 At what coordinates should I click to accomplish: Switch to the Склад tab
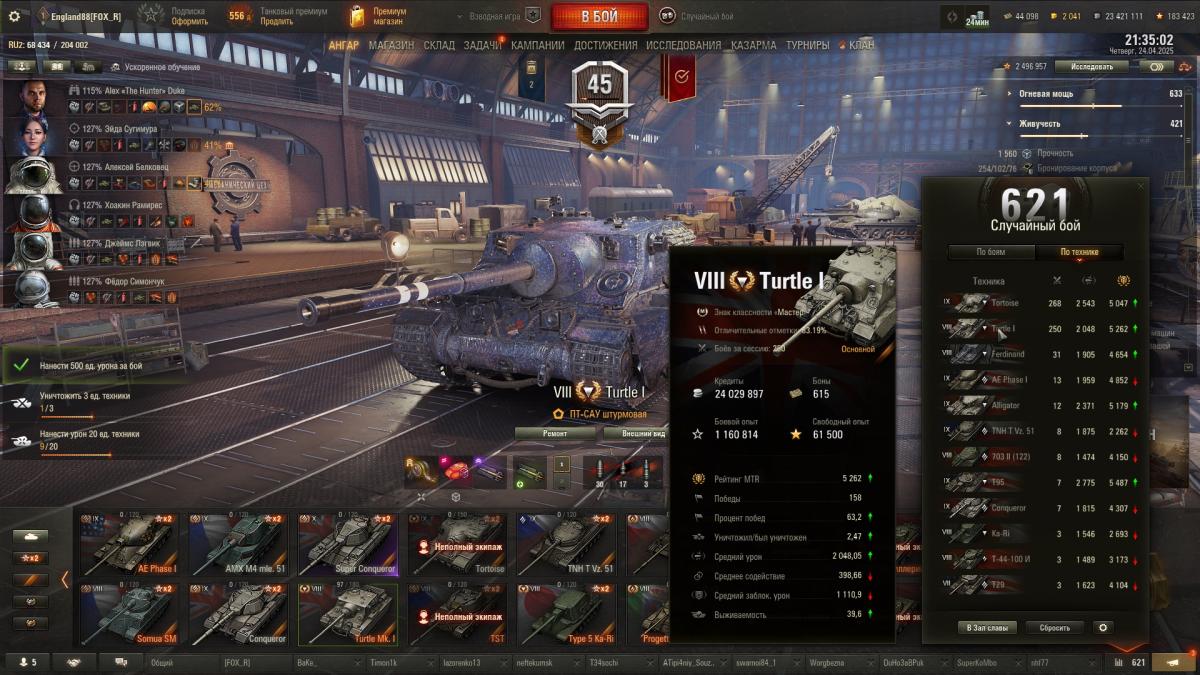[439, 45]
